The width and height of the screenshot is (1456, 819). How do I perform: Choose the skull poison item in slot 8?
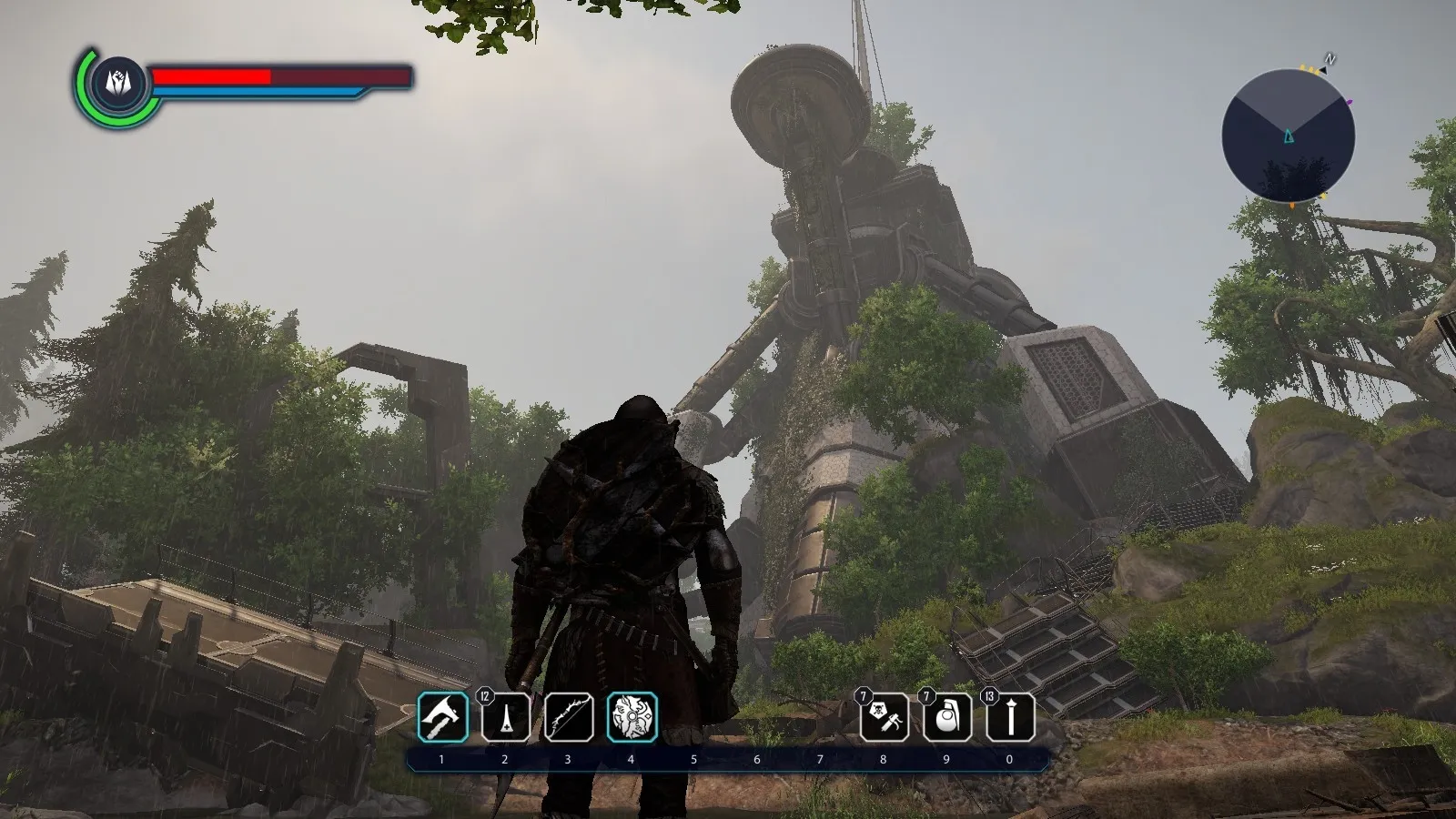(x=884, y=717)
